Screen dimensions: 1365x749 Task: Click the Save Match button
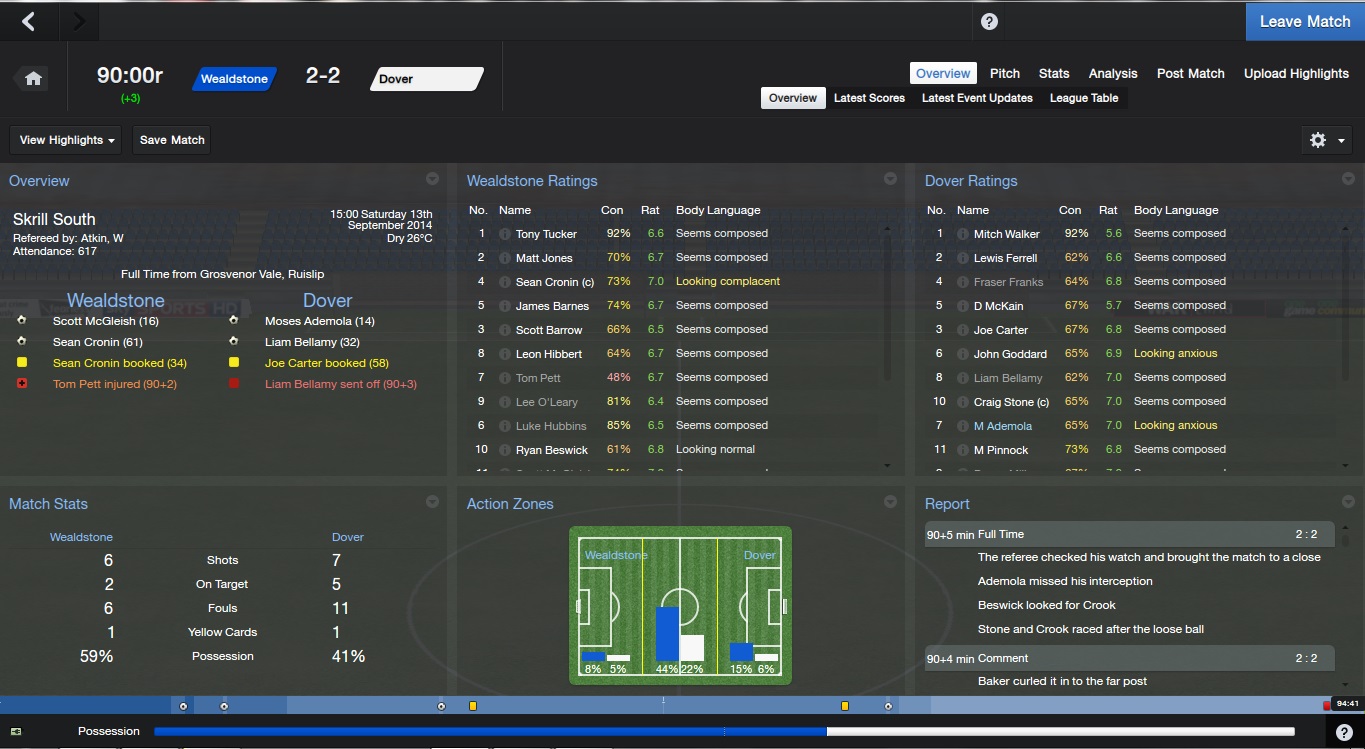click(x=172, y=140)
